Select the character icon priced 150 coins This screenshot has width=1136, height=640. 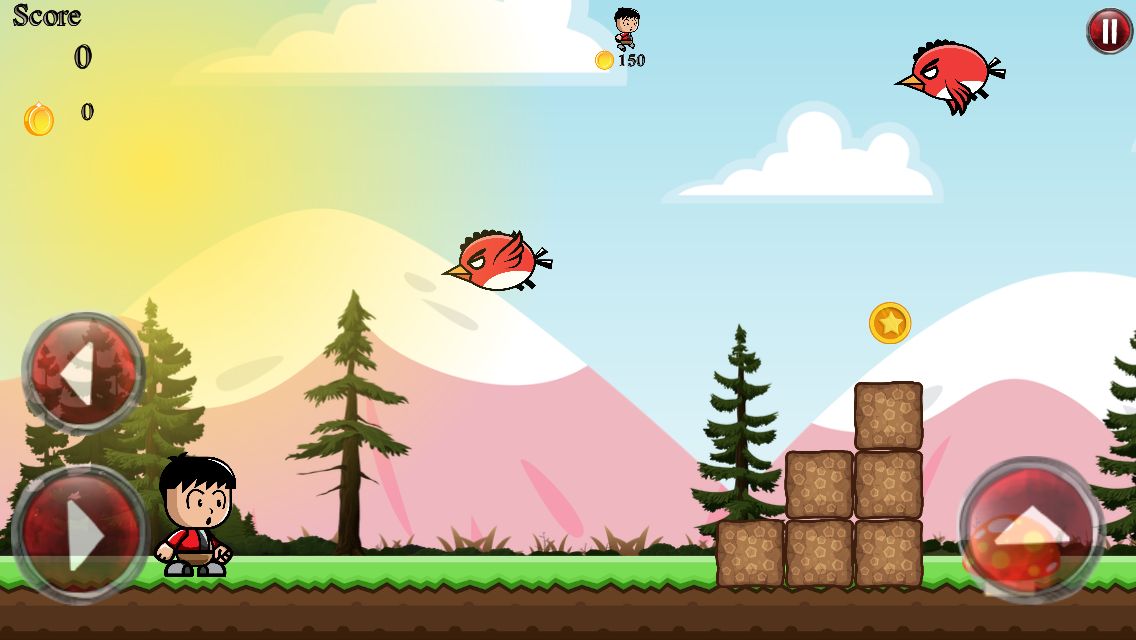[626, 28]
